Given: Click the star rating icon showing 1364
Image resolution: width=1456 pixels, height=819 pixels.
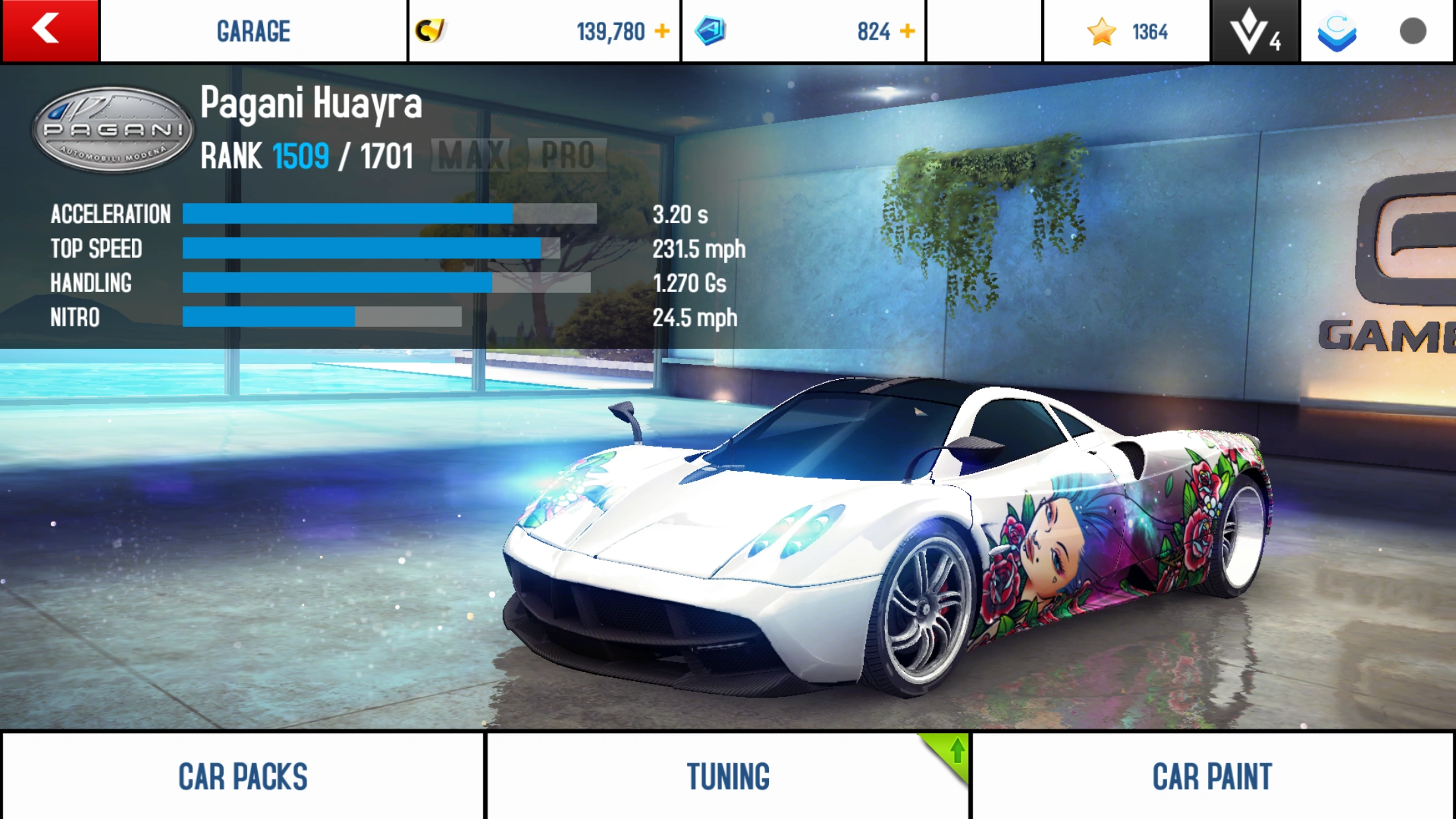Looking at the screenshot, I should pos(1102,30).
